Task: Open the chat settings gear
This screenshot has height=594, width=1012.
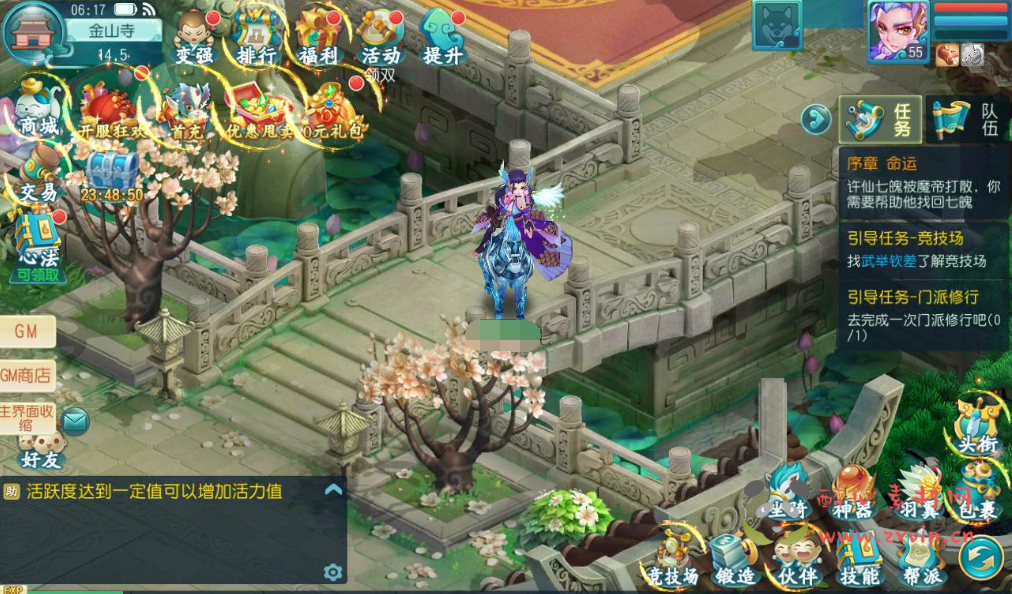Action: pyautogui.click(x=333, y=571)
